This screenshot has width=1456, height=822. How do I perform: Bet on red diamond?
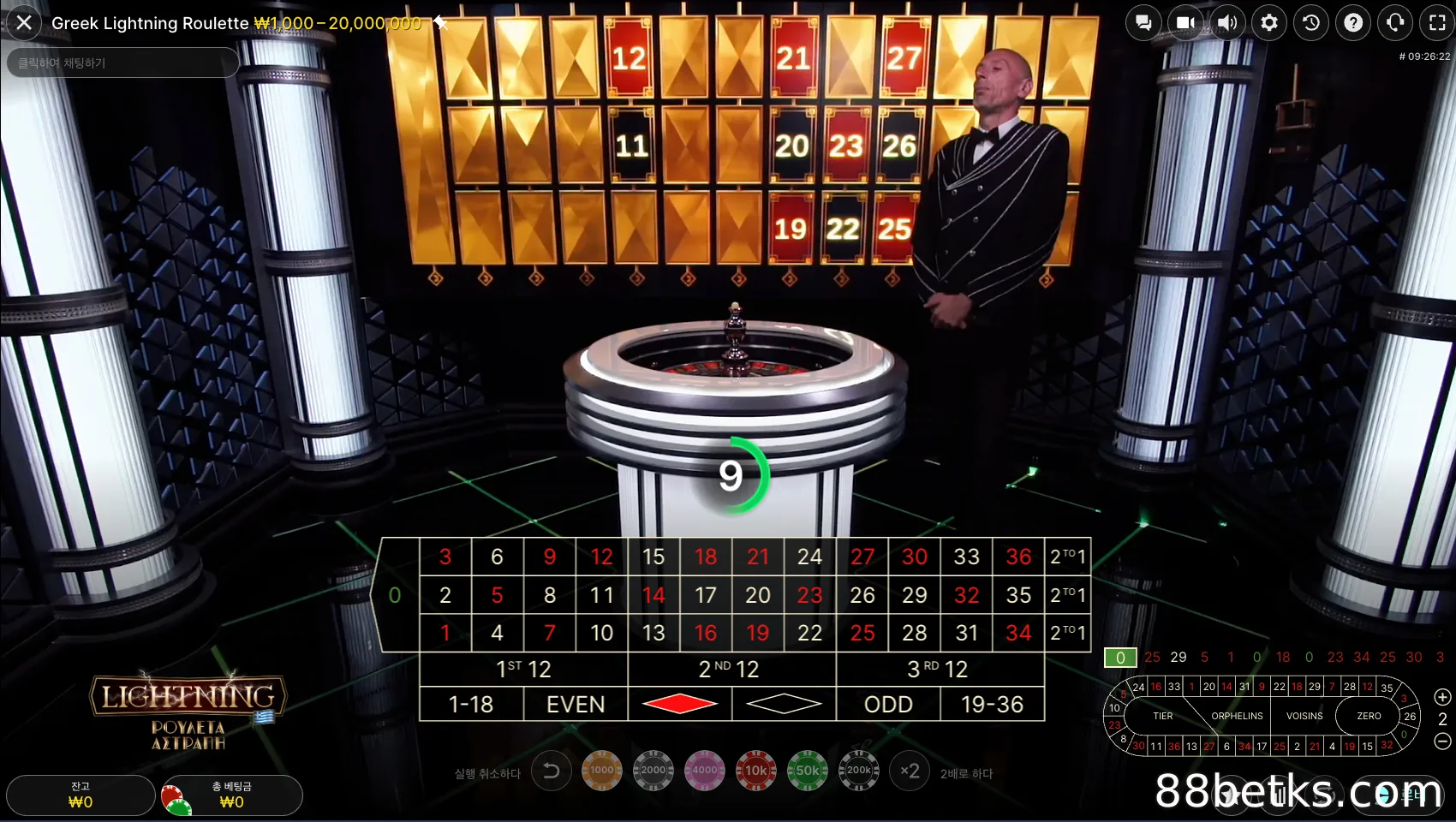(x=680, y=704)
